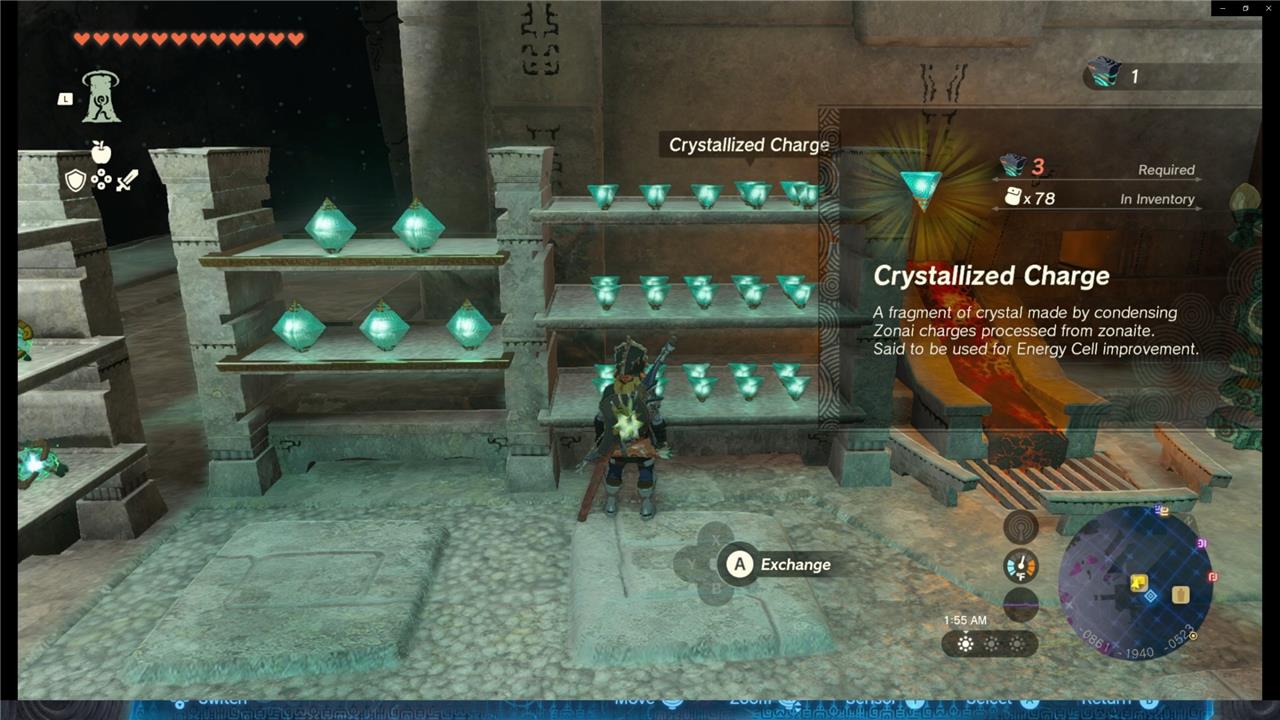Click the yellow pin stamp on minimap
The height and width of the screenshot is (720, 1280).
pos(1139,582)
